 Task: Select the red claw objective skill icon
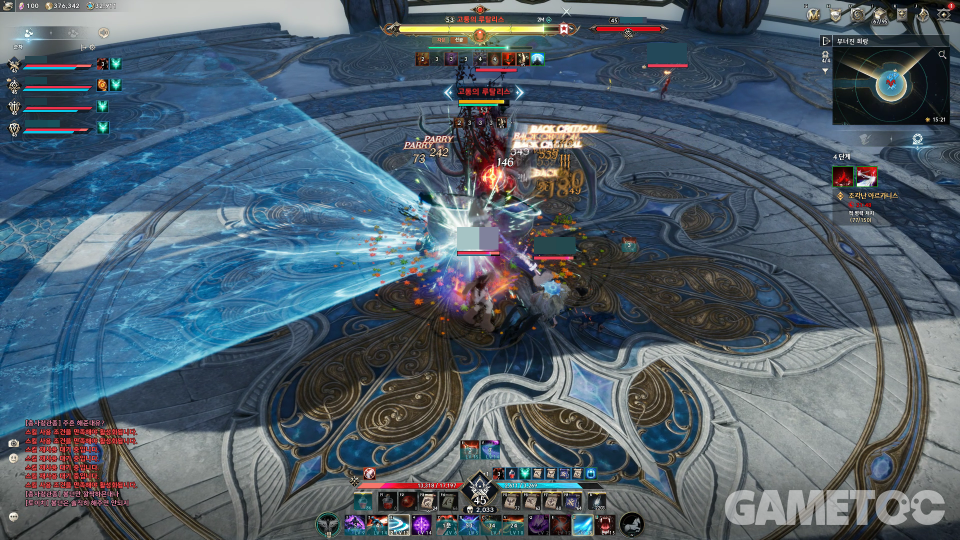[x=843, y=177]
